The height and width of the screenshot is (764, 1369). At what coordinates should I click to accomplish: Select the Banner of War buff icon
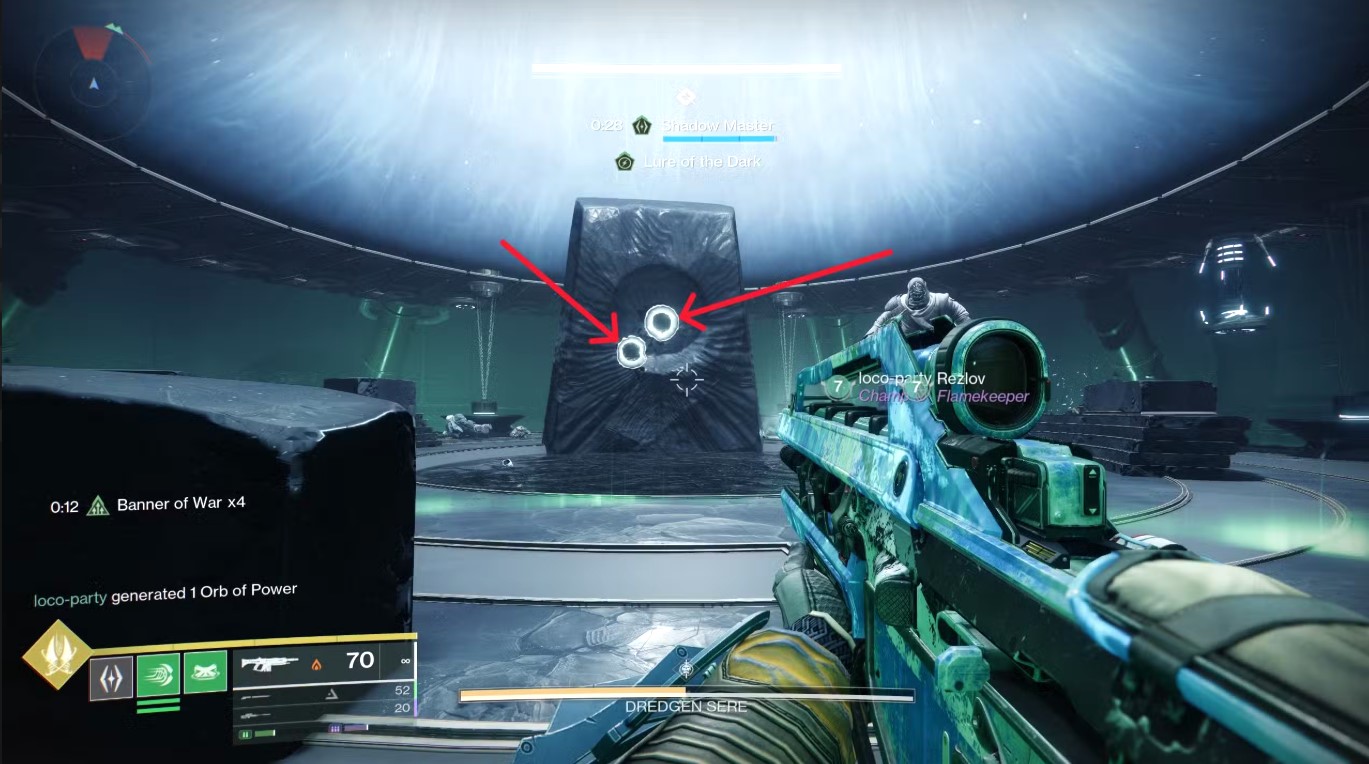pos(97,505)
